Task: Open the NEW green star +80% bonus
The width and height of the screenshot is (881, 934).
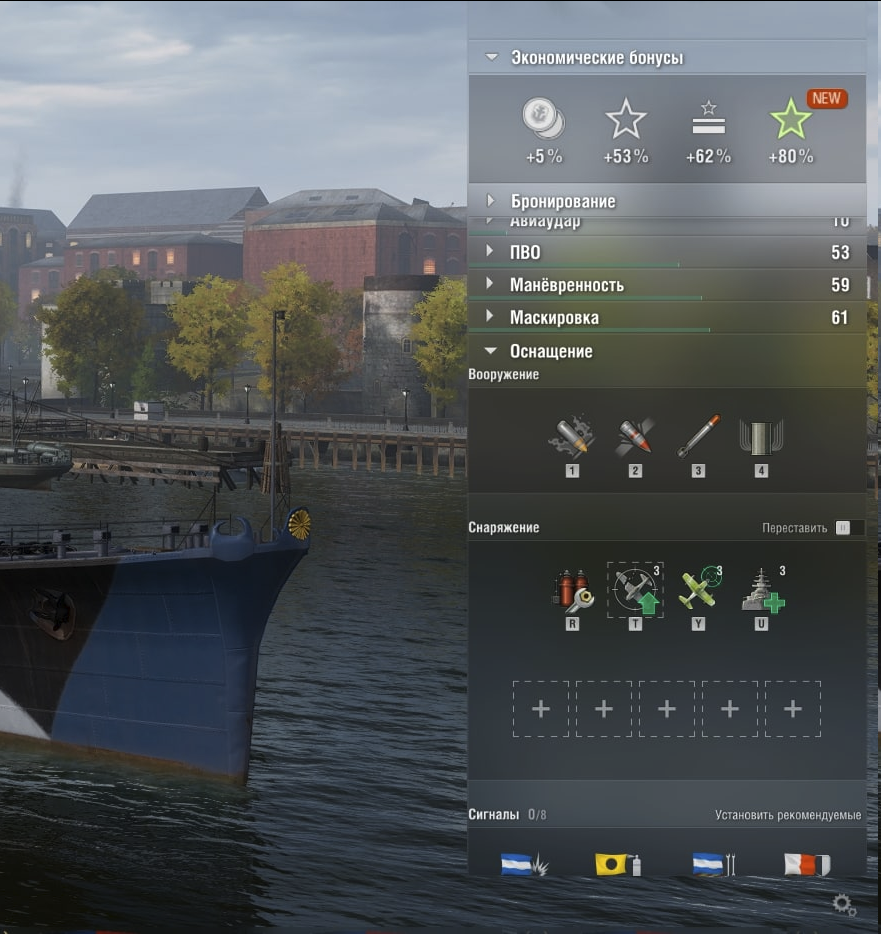Action: pyautogui.click(x=791, y=121)
